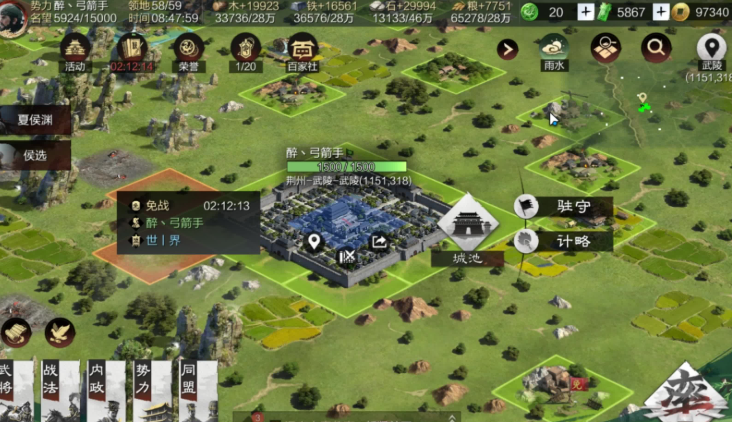Choose the 计略 stratagem option
Image resolution: width=732 pixels, height=422 pixels.
[x=564, y=241]
